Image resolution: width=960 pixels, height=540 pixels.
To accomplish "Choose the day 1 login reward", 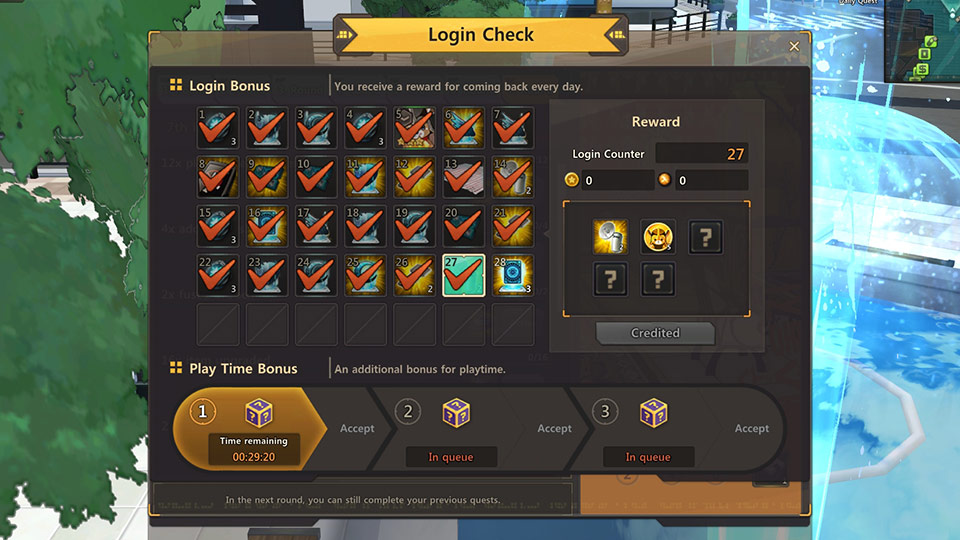I will click(x=218, y=128).
